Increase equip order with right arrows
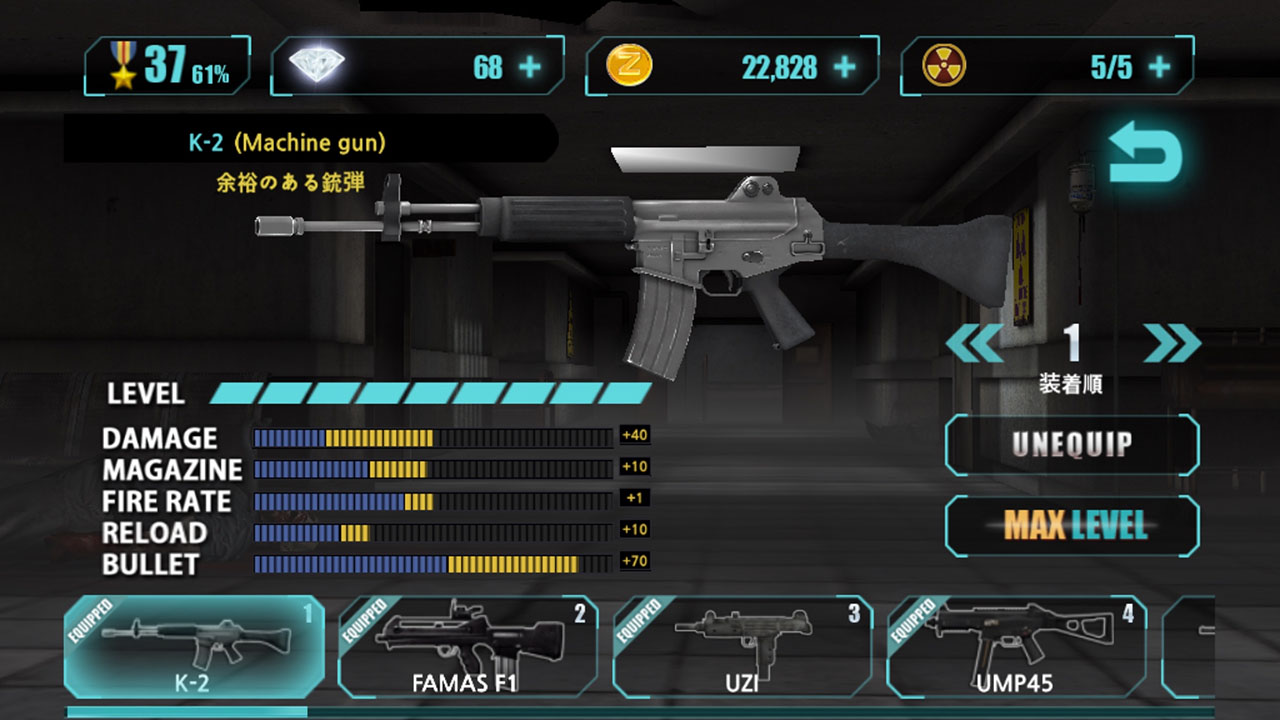Viewport: 1280px width, 720px height. pos(1171,344)
